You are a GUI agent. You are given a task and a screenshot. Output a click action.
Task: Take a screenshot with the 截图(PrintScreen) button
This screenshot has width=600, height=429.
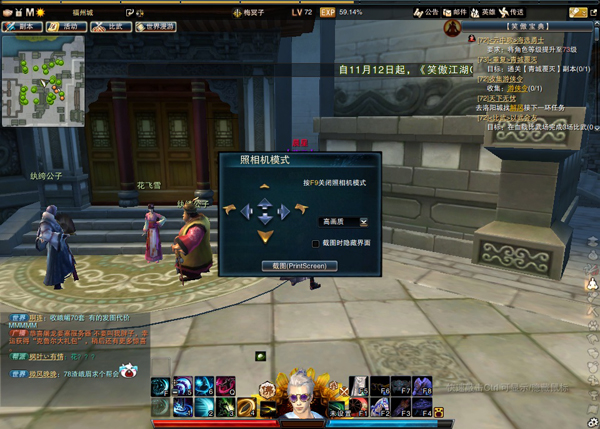coord(299,266)
